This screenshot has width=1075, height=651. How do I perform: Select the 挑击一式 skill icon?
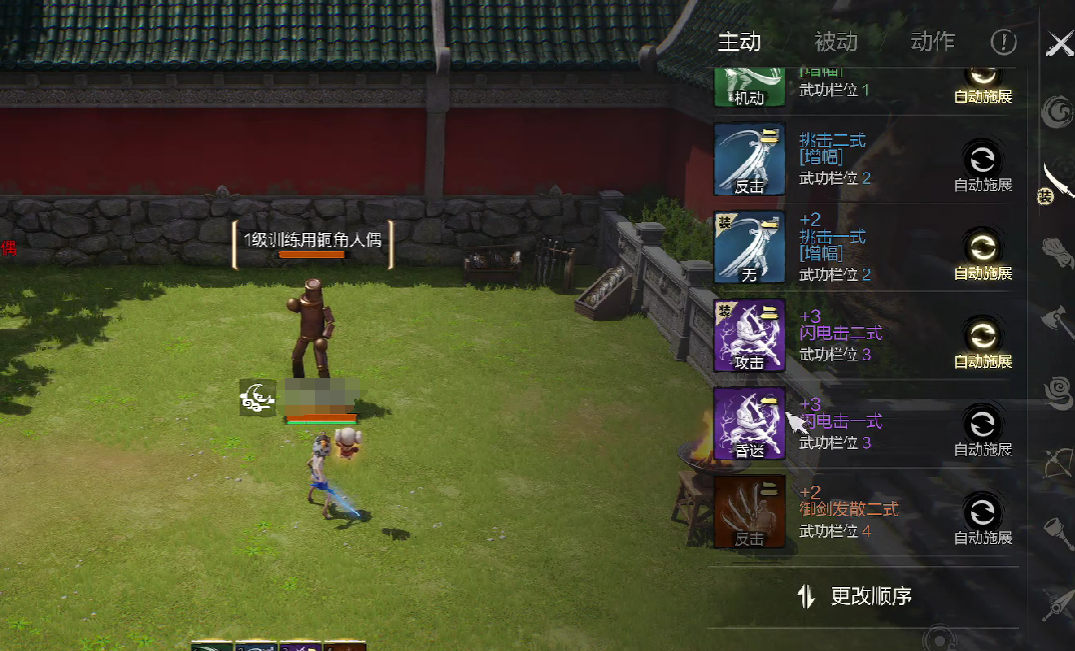click(749, 247)
